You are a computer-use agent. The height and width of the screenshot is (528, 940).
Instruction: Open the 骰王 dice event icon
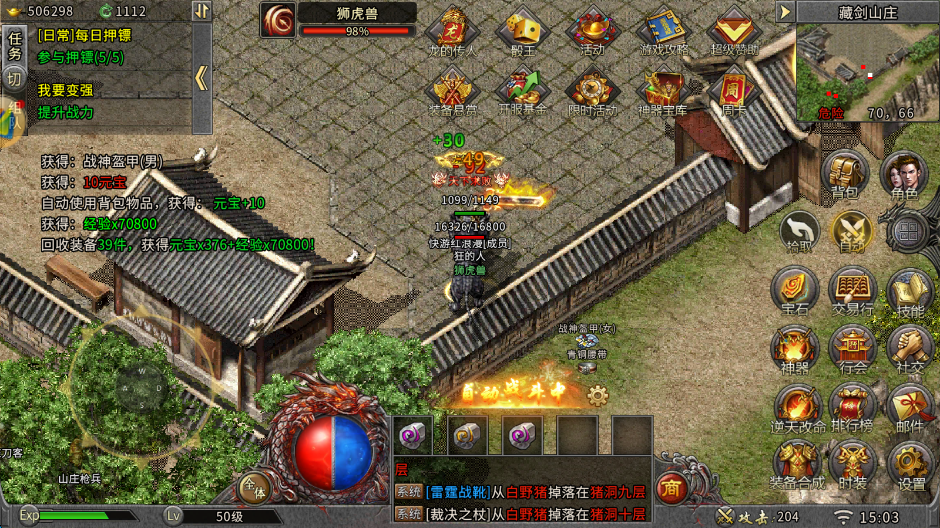521,32
